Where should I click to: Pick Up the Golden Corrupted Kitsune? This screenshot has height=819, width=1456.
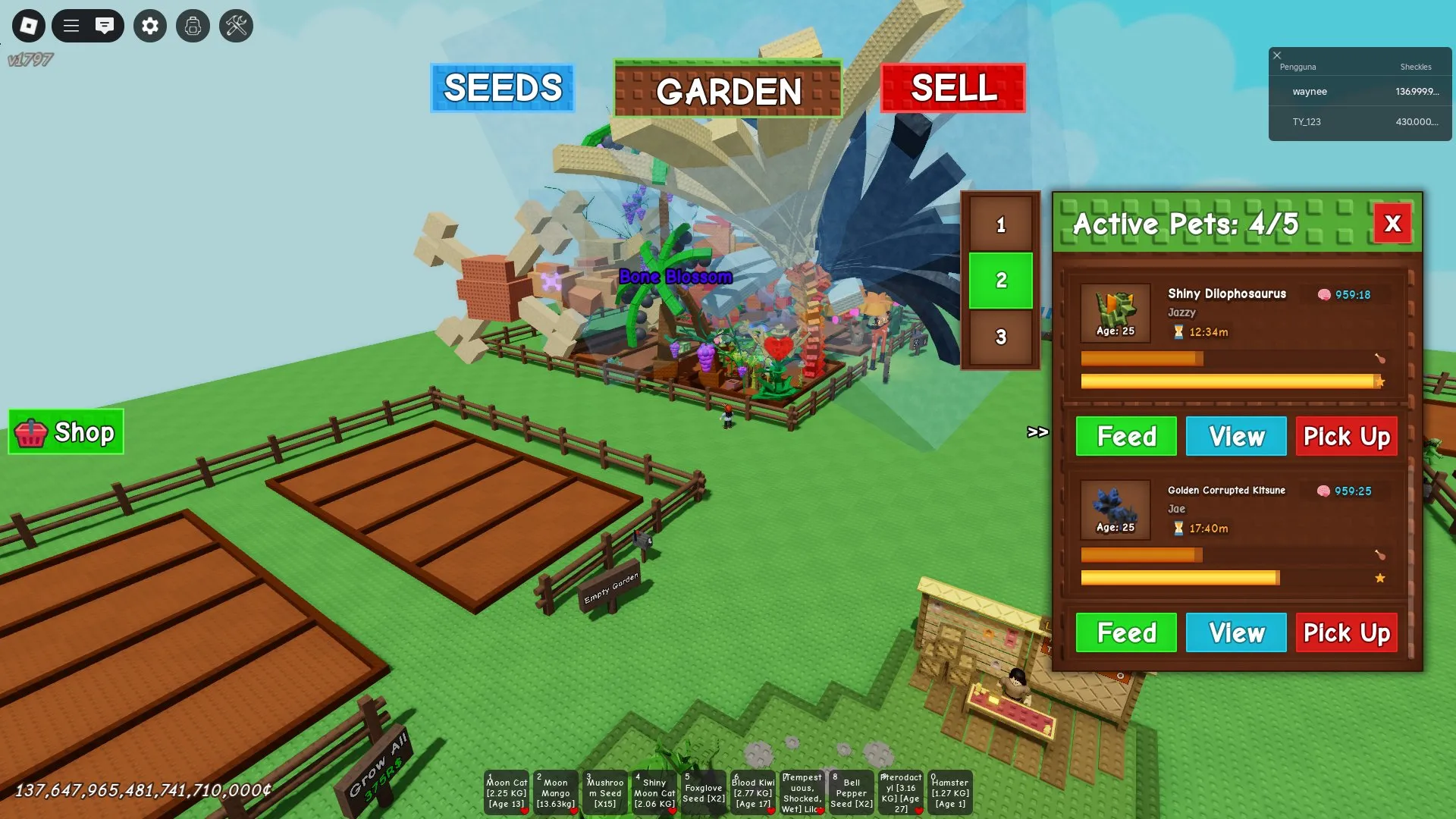point(1346,632)
